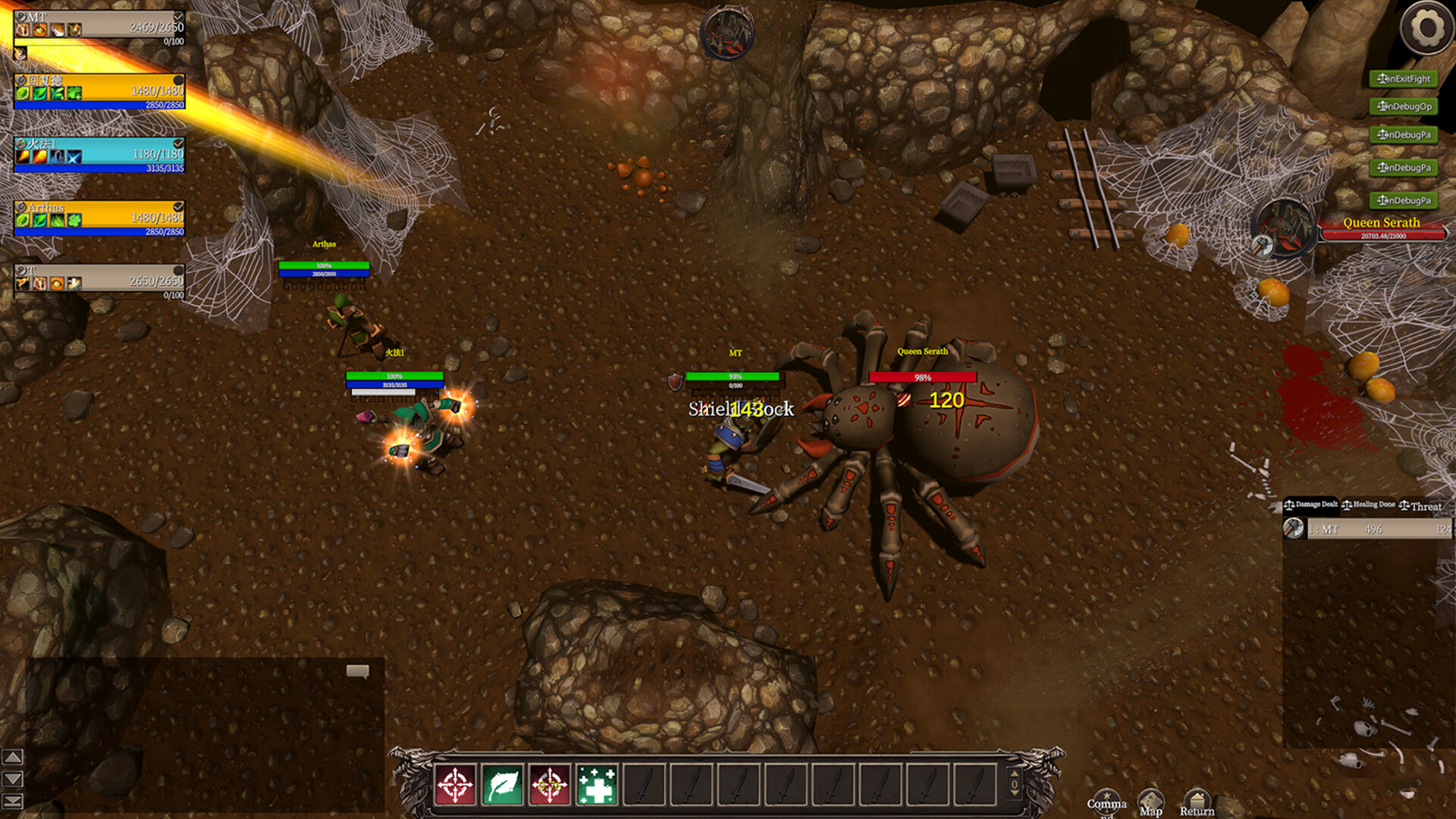
Task: Click Queen Serath's red health bar
Action: (1385, 236)
